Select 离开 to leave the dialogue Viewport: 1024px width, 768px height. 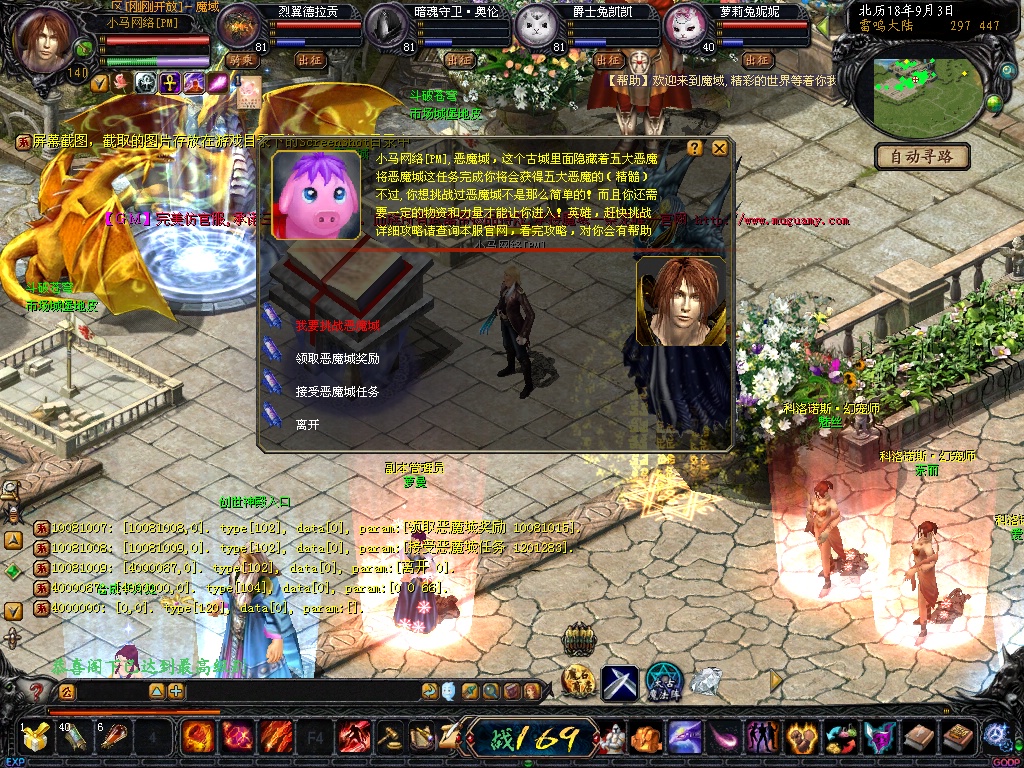click(307, 424)
